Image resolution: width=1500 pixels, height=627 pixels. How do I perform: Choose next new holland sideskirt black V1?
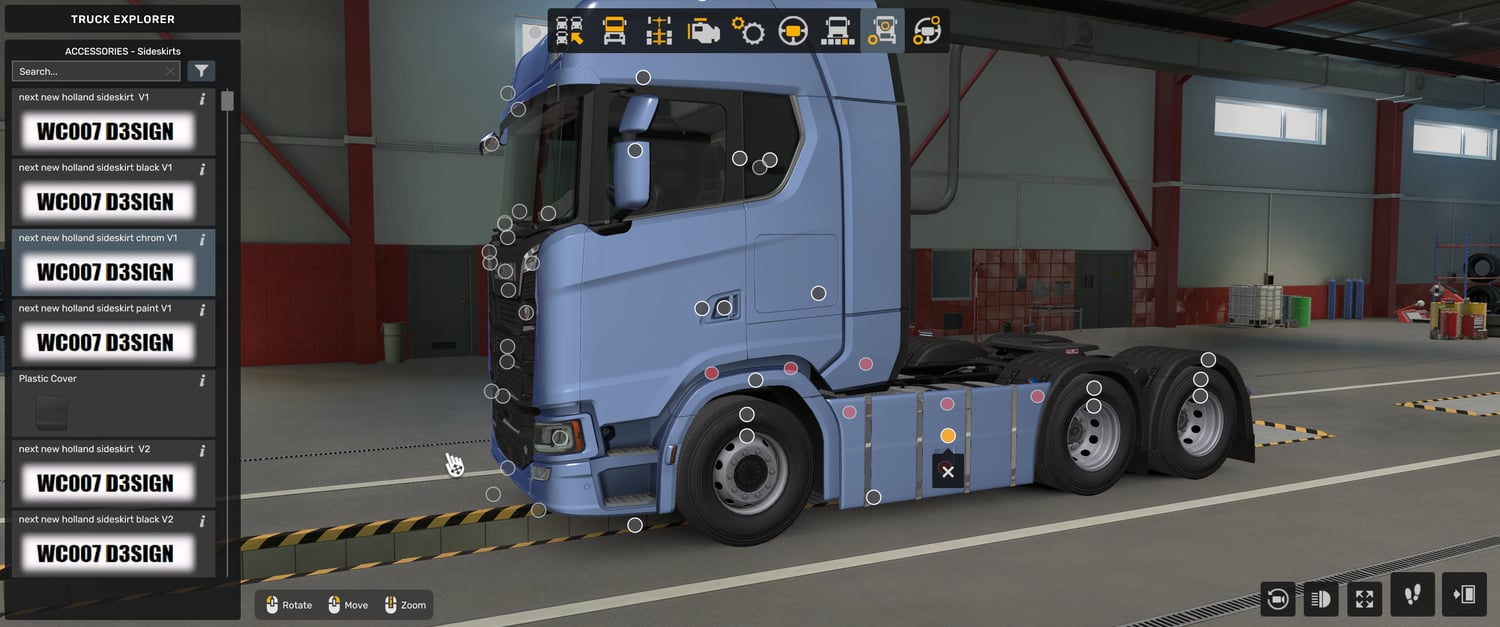tap(105, 192)
